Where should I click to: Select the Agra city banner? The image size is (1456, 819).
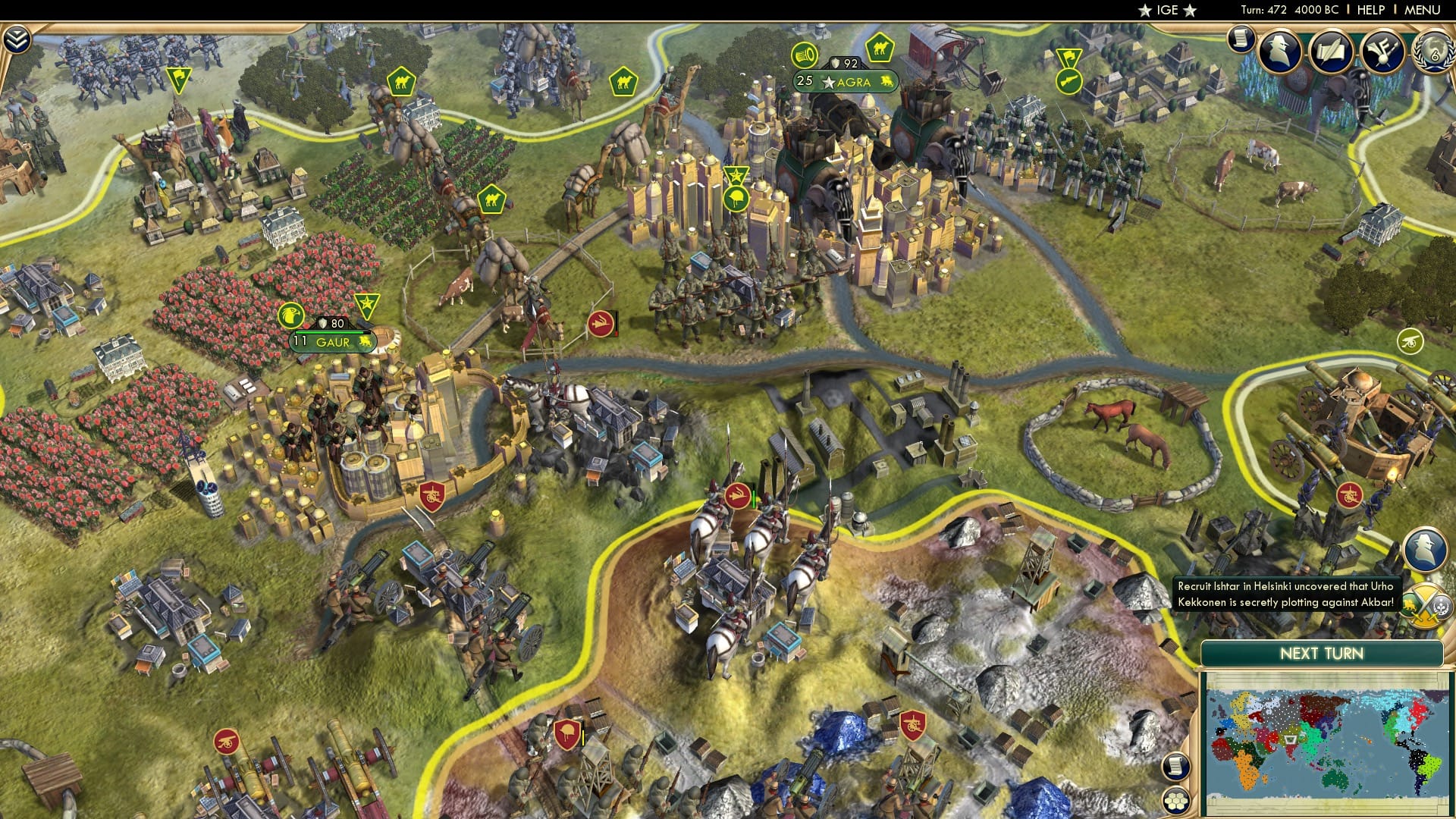point(843,82)
